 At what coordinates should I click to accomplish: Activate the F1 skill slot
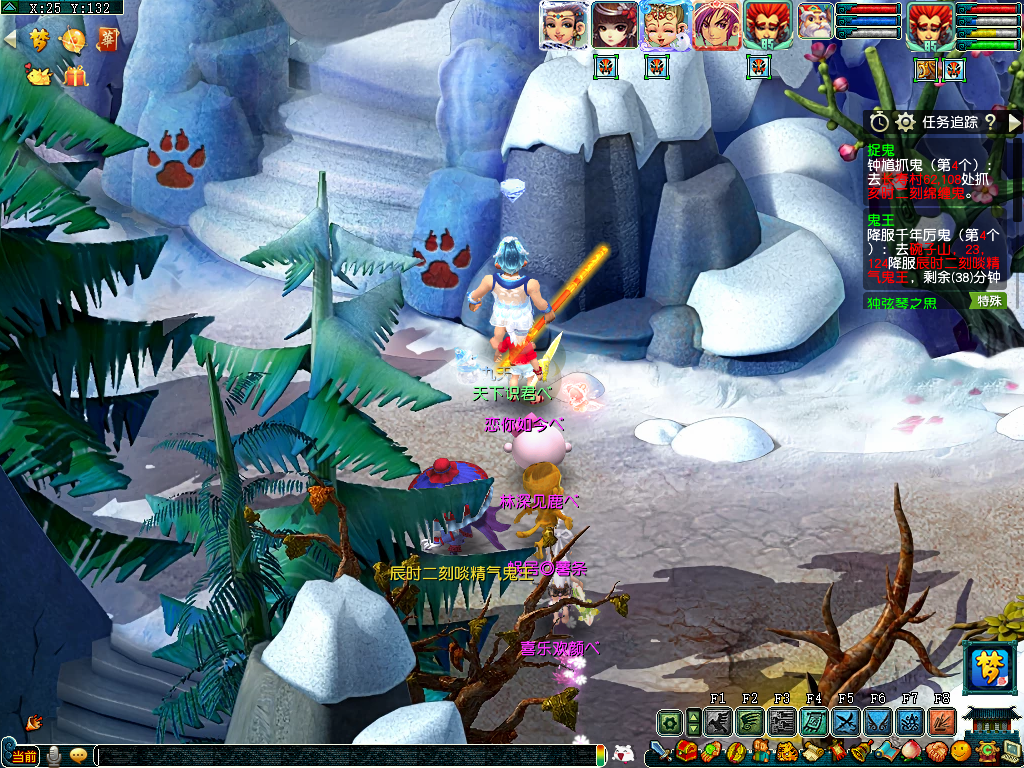click(718, 721)
